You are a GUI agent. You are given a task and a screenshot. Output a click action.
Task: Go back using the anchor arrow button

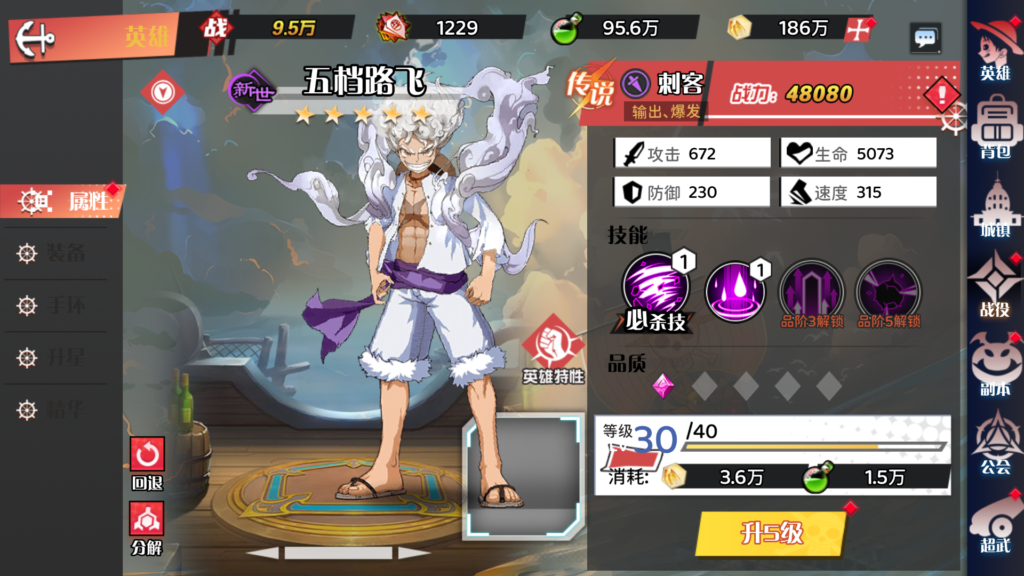pyautogui.click(x=36, y=38)
